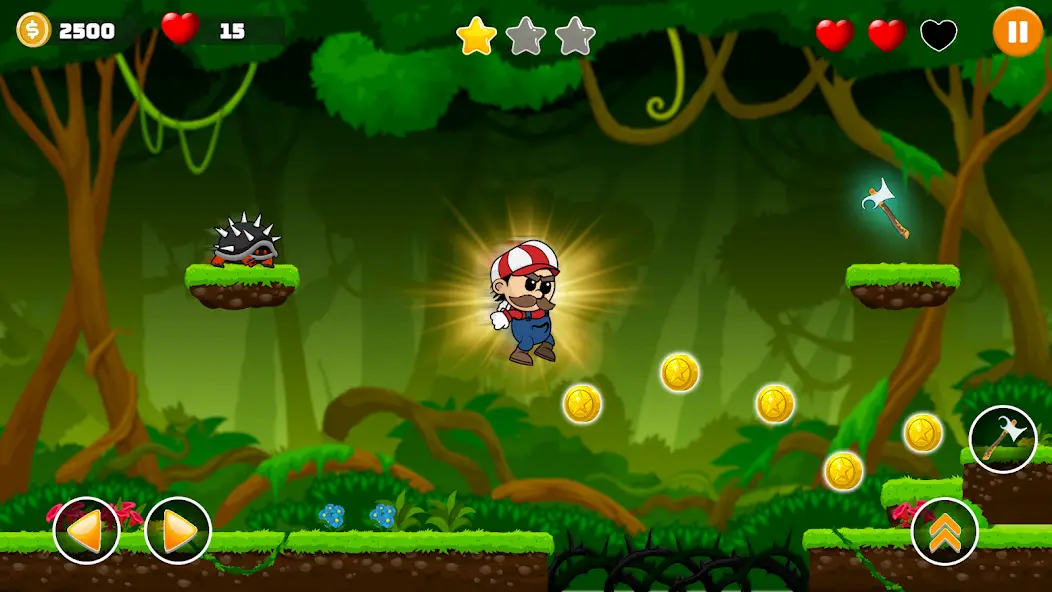Tap the right arrow move button

point(178,530)
